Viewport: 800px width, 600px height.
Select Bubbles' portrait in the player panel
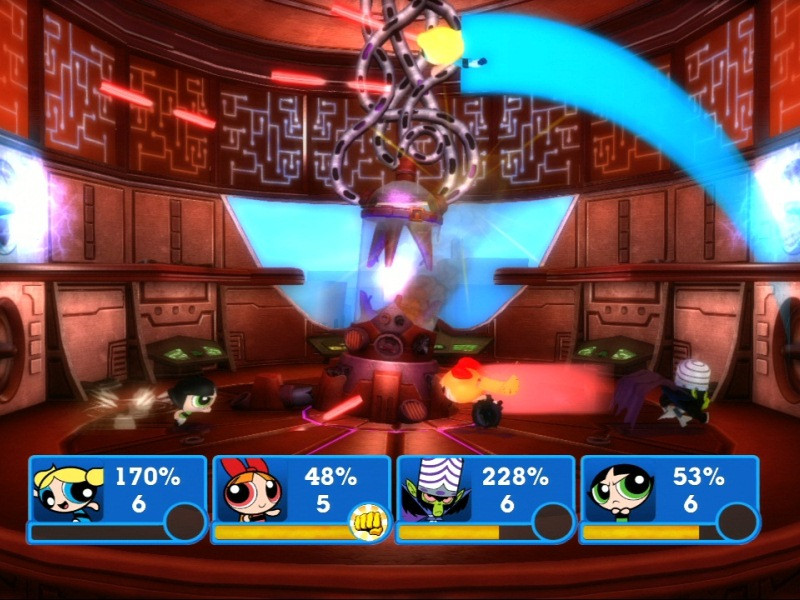(67, 491)
